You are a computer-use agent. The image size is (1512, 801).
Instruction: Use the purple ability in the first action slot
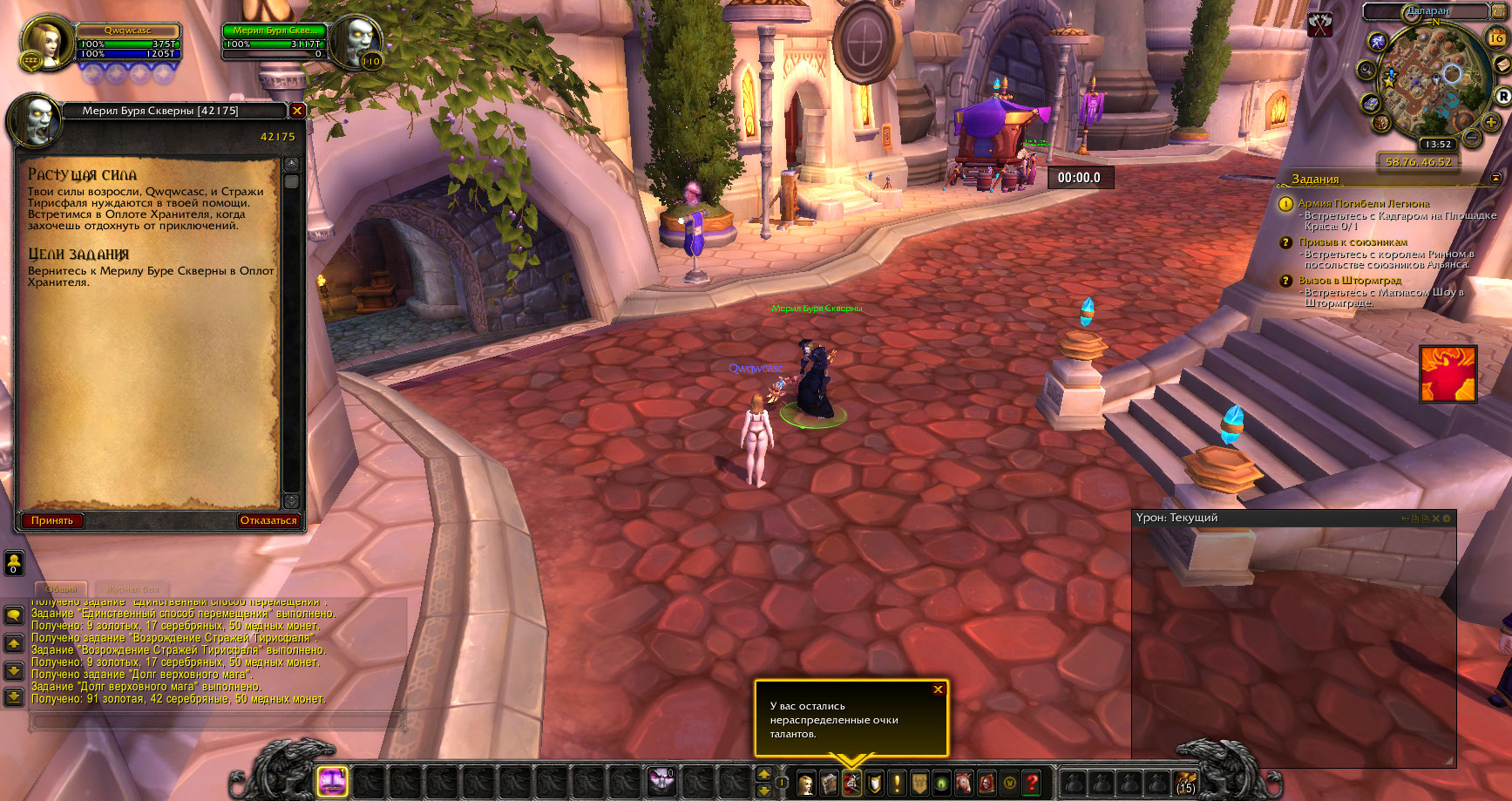332,781
